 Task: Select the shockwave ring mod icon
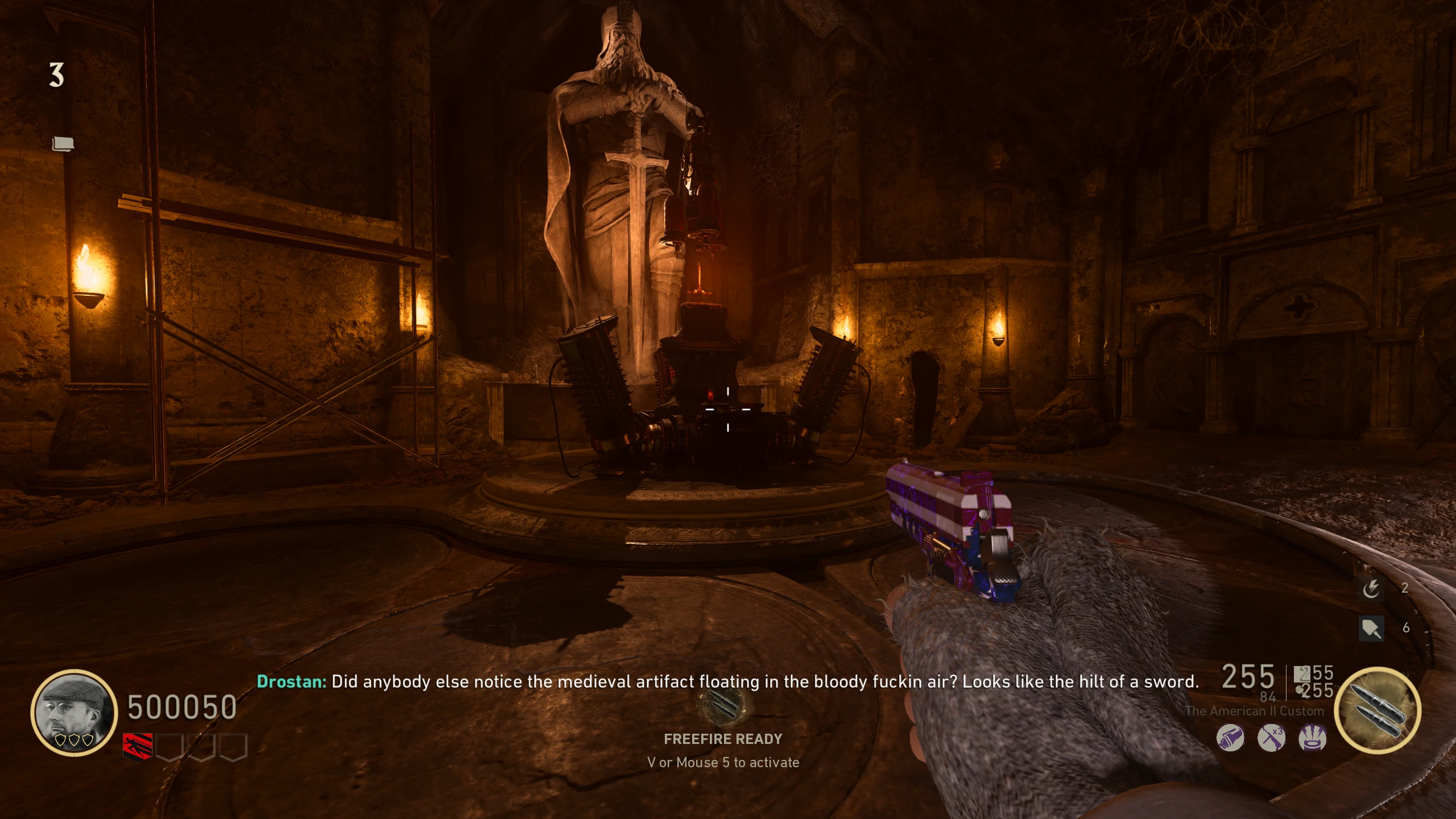coord(1312,738)
